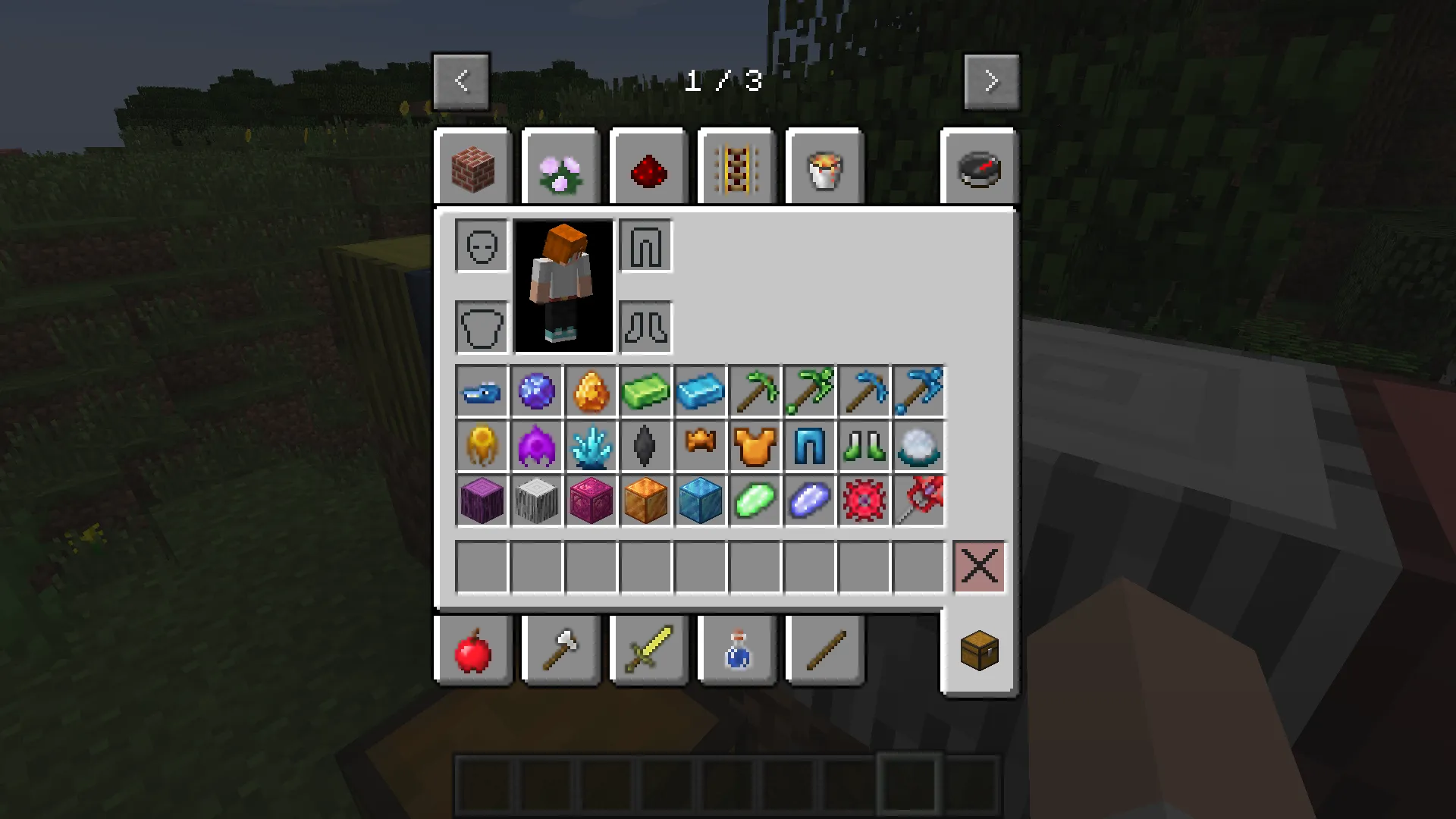Screen dimensions: 1456x819
Task: Select the green pickaxe item
Action: pos(755,391)
